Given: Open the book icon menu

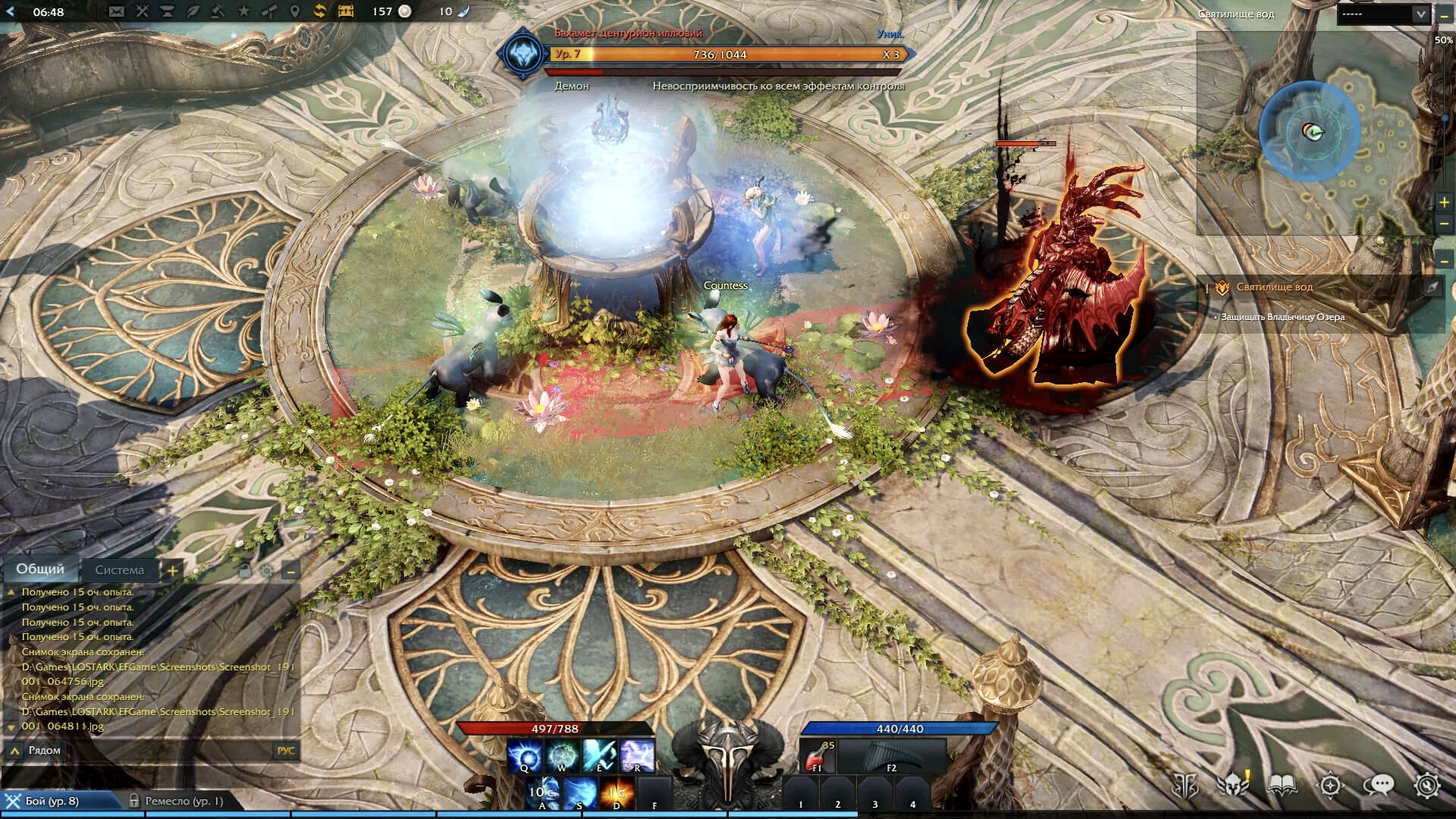Looking at the screenshot, I should [x=1282, y=786].
